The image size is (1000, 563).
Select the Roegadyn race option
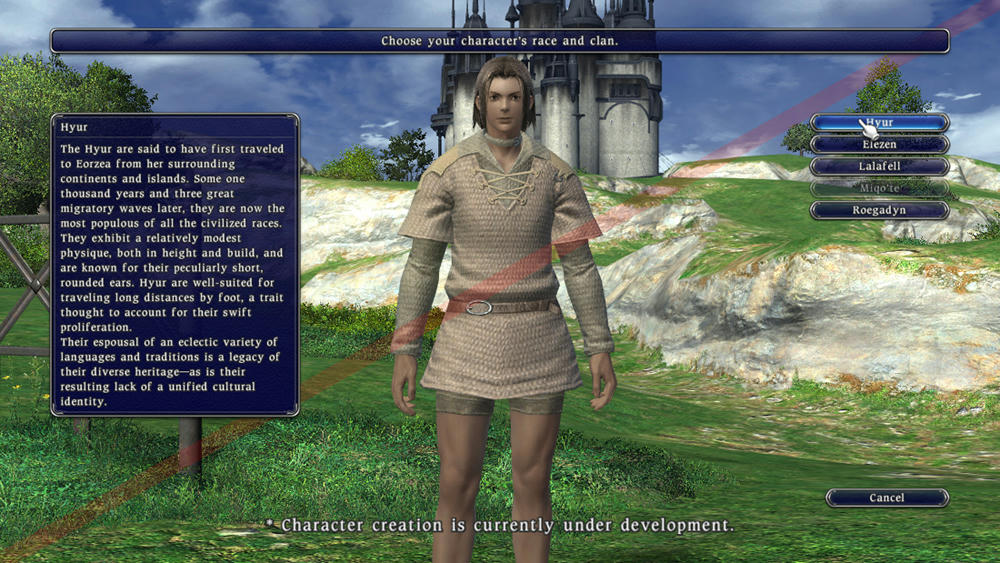point(879,210)
